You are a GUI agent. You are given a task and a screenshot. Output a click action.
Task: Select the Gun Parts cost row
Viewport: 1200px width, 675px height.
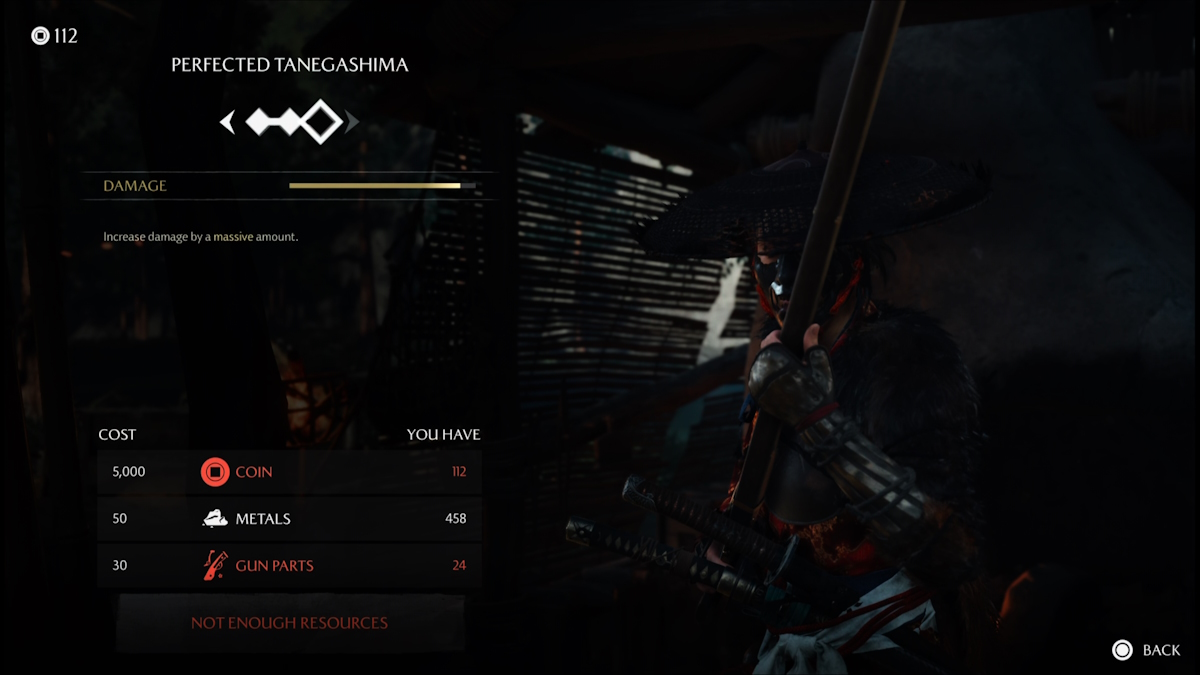point(289,566)
